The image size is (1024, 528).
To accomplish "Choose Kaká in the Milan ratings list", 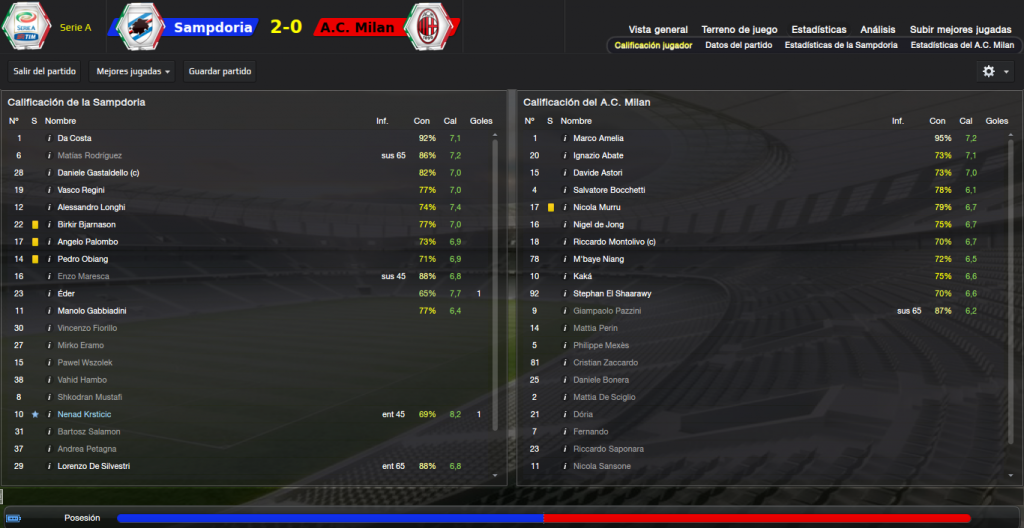I will tap(584, 276).
